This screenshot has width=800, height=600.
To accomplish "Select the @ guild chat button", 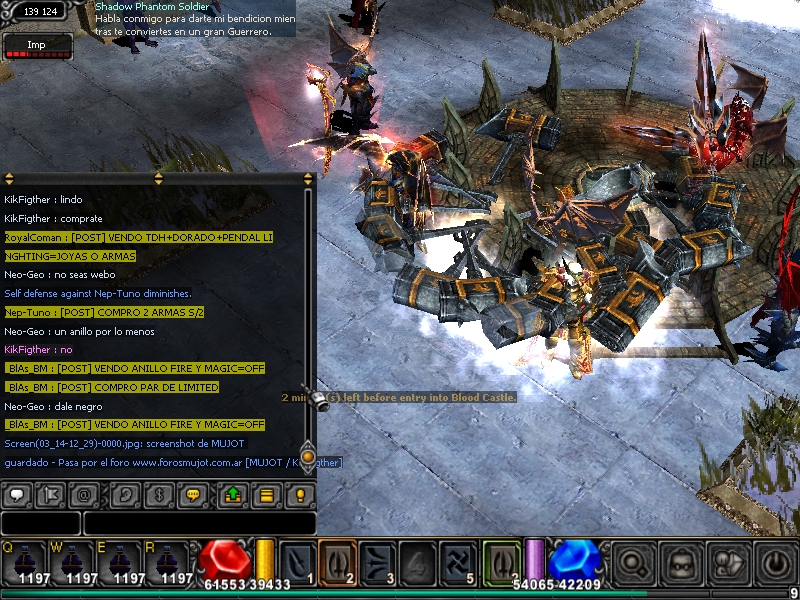I will point(84,494).
